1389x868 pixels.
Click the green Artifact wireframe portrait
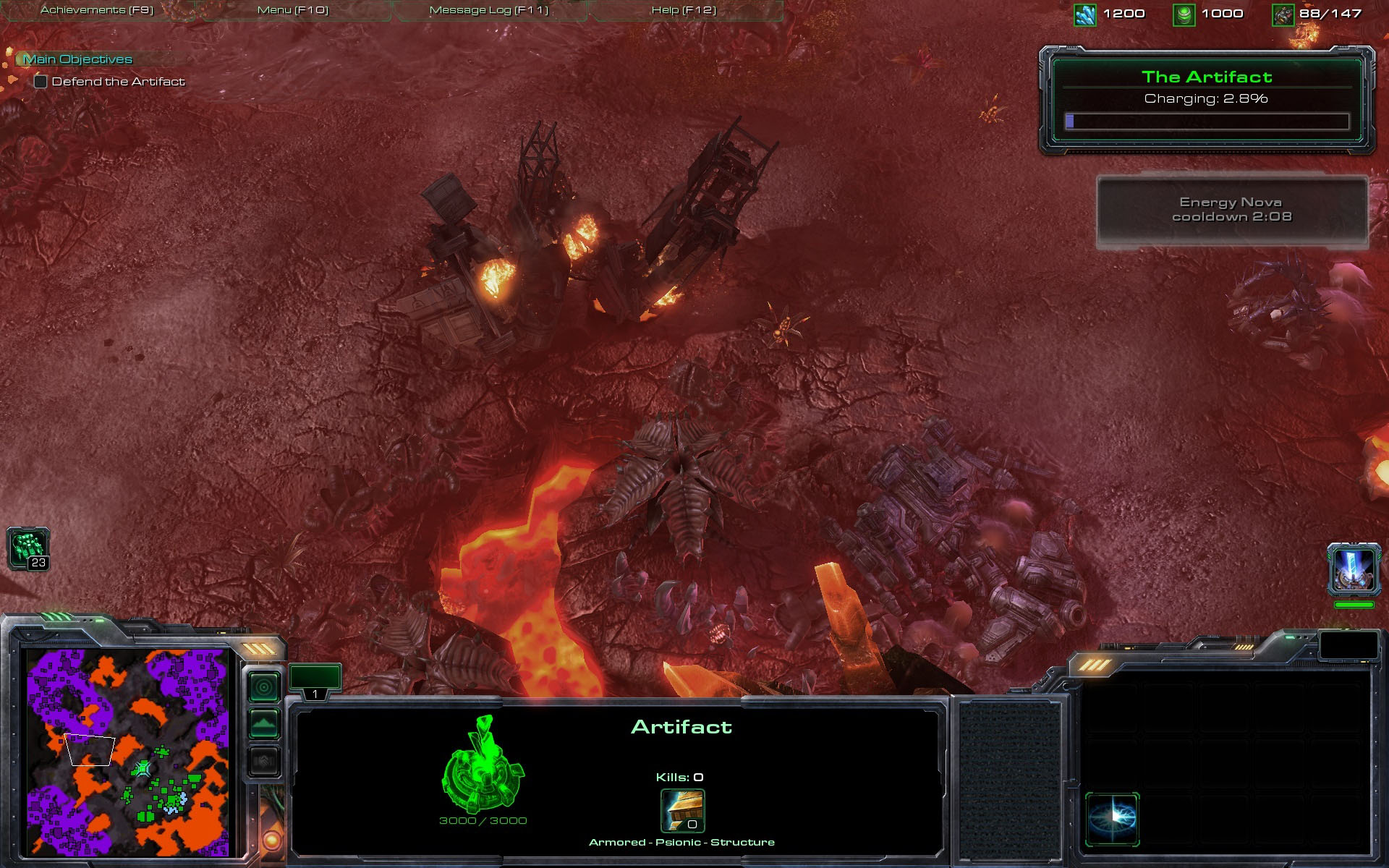tap(483, 765)
